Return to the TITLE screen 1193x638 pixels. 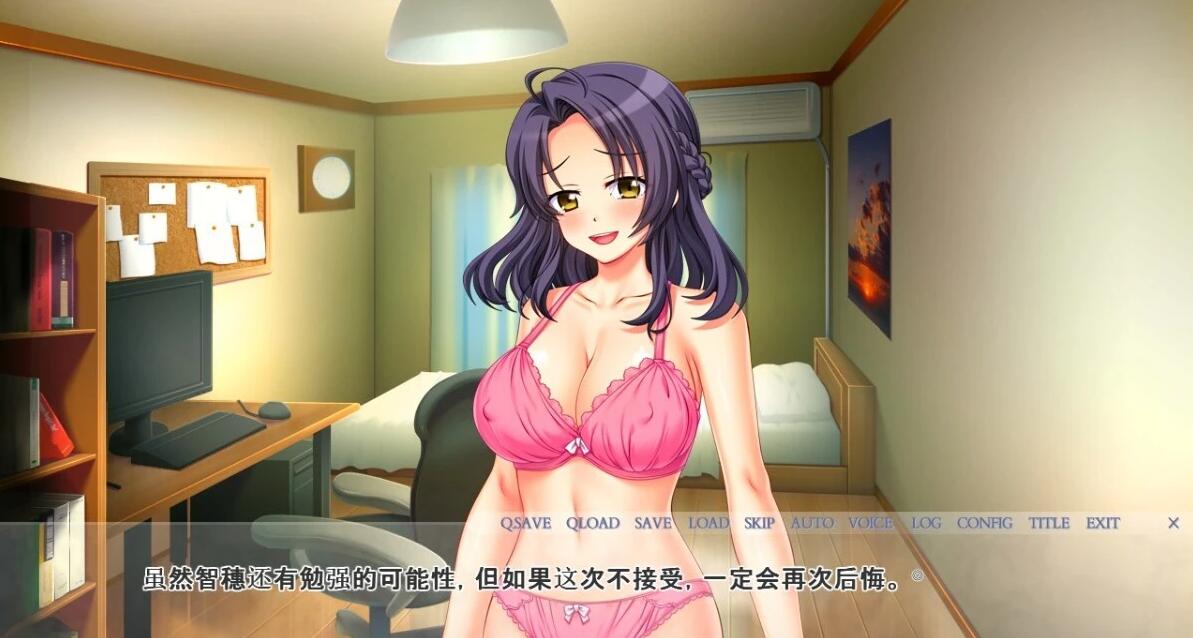(1049, 523)
